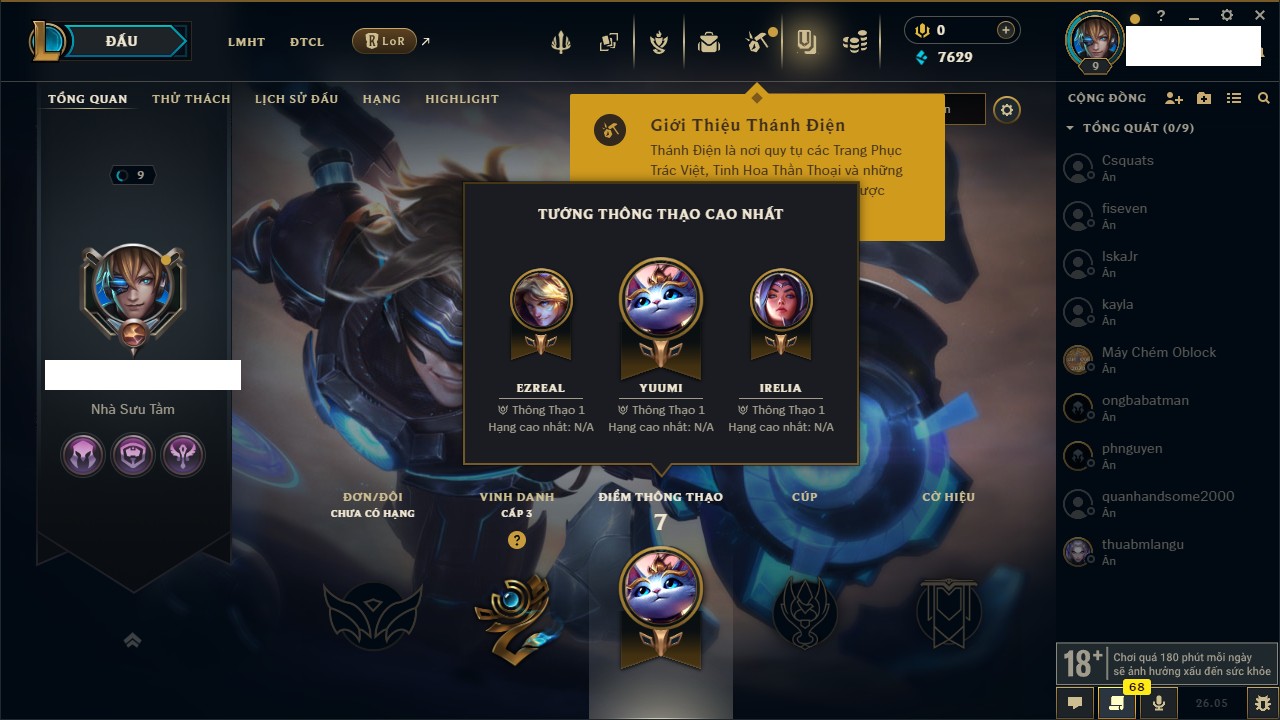Open the Clash trident icon

[x=561, y=42]
